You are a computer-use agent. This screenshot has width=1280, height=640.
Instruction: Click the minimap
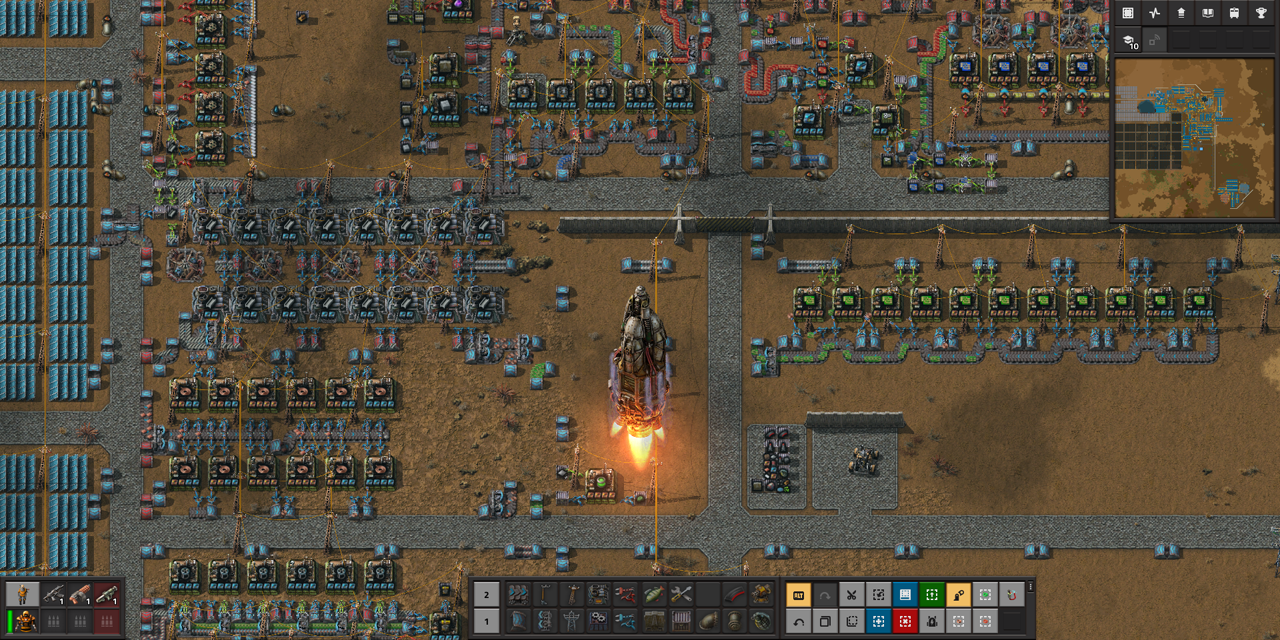[1194, 137]
